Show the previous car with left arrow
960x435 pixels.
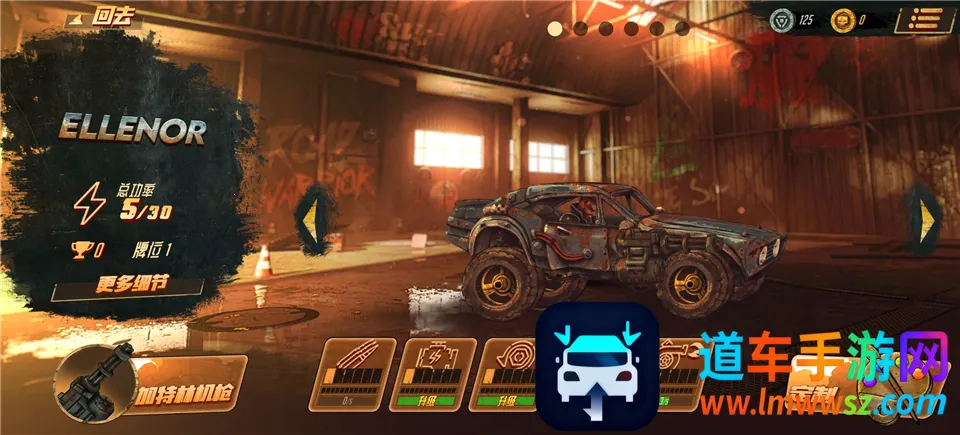pyautogui.click(x=311, y=216)
